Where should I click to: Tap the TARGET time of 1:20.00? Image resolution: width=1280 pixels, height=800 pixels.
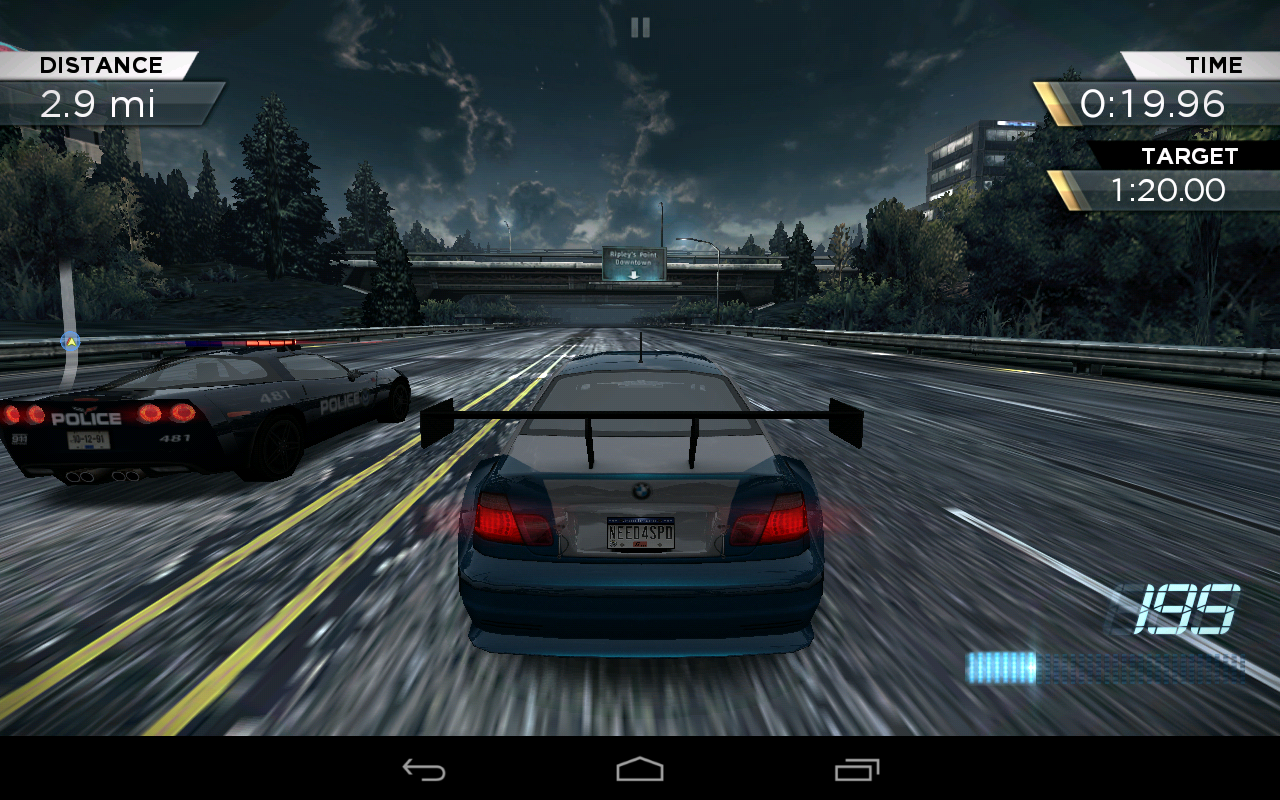point(1170,190)
